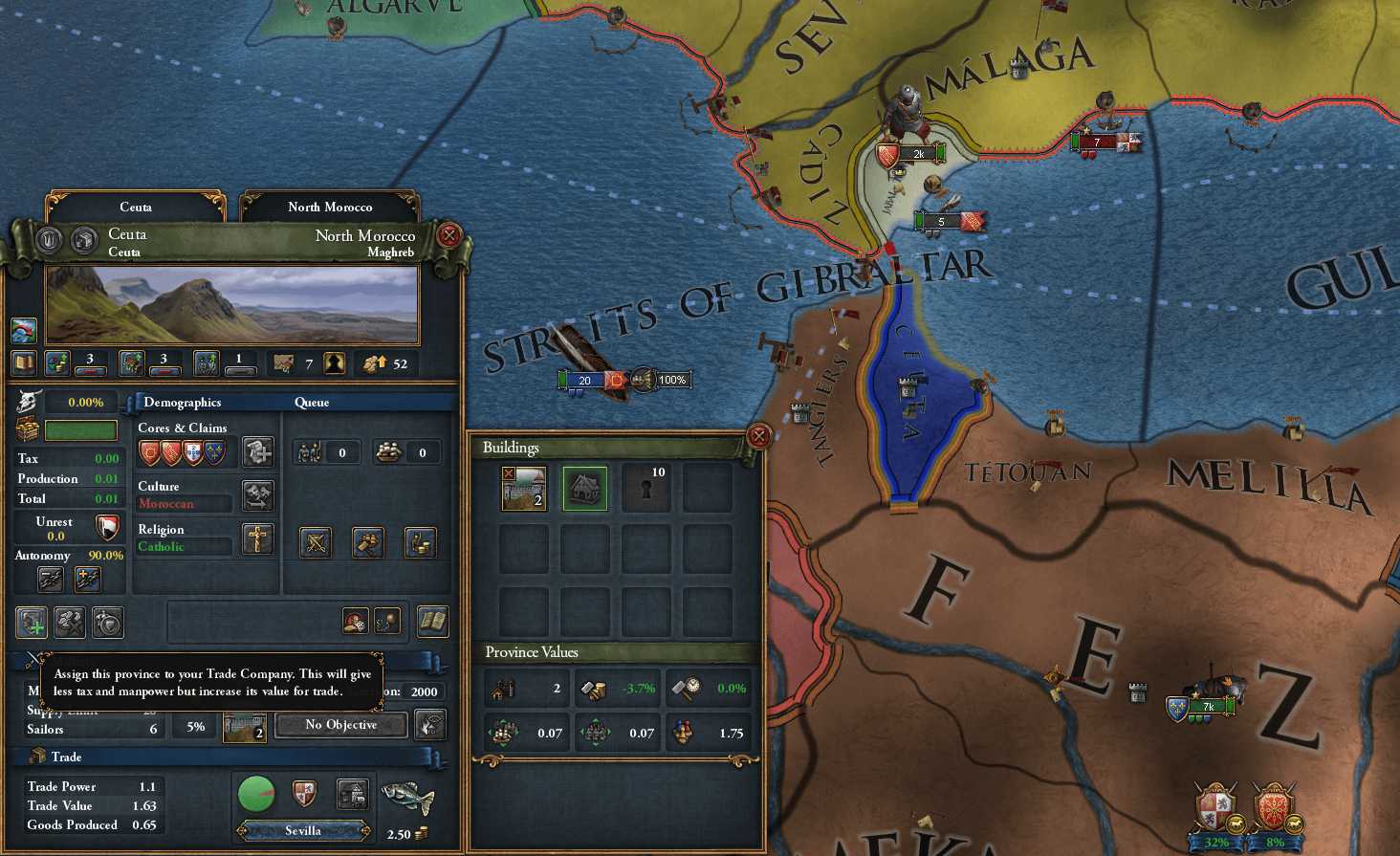The width and height of the screenshot is (1400, 856).
Task: Select the 20-ship fleet unit badge
Action: click(x=584, y=381)
